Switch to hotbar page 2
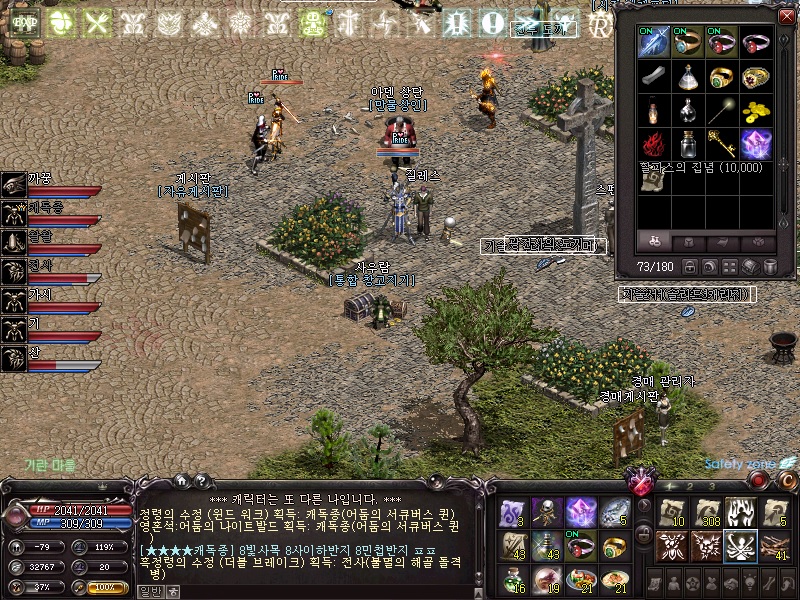 click(x=690, y=486)
